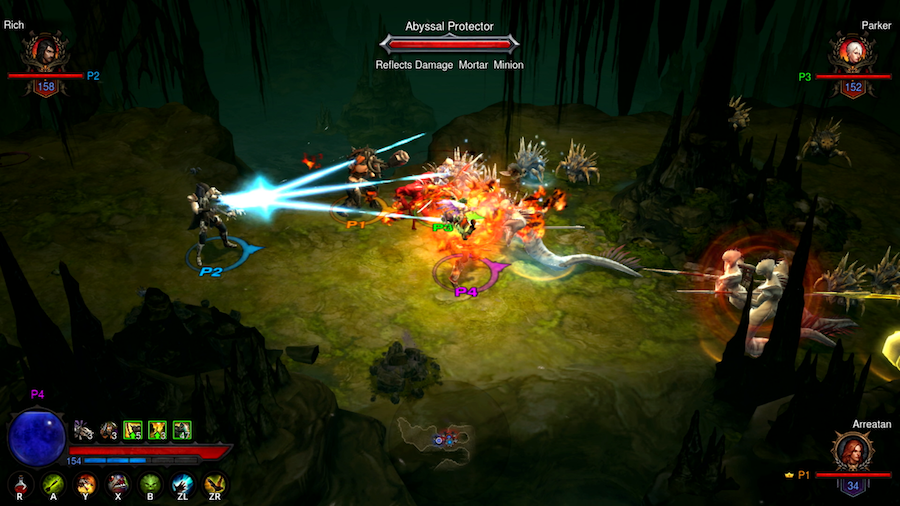Activate the green poison dart skill
900x506 pixels.
click(53, 486)
